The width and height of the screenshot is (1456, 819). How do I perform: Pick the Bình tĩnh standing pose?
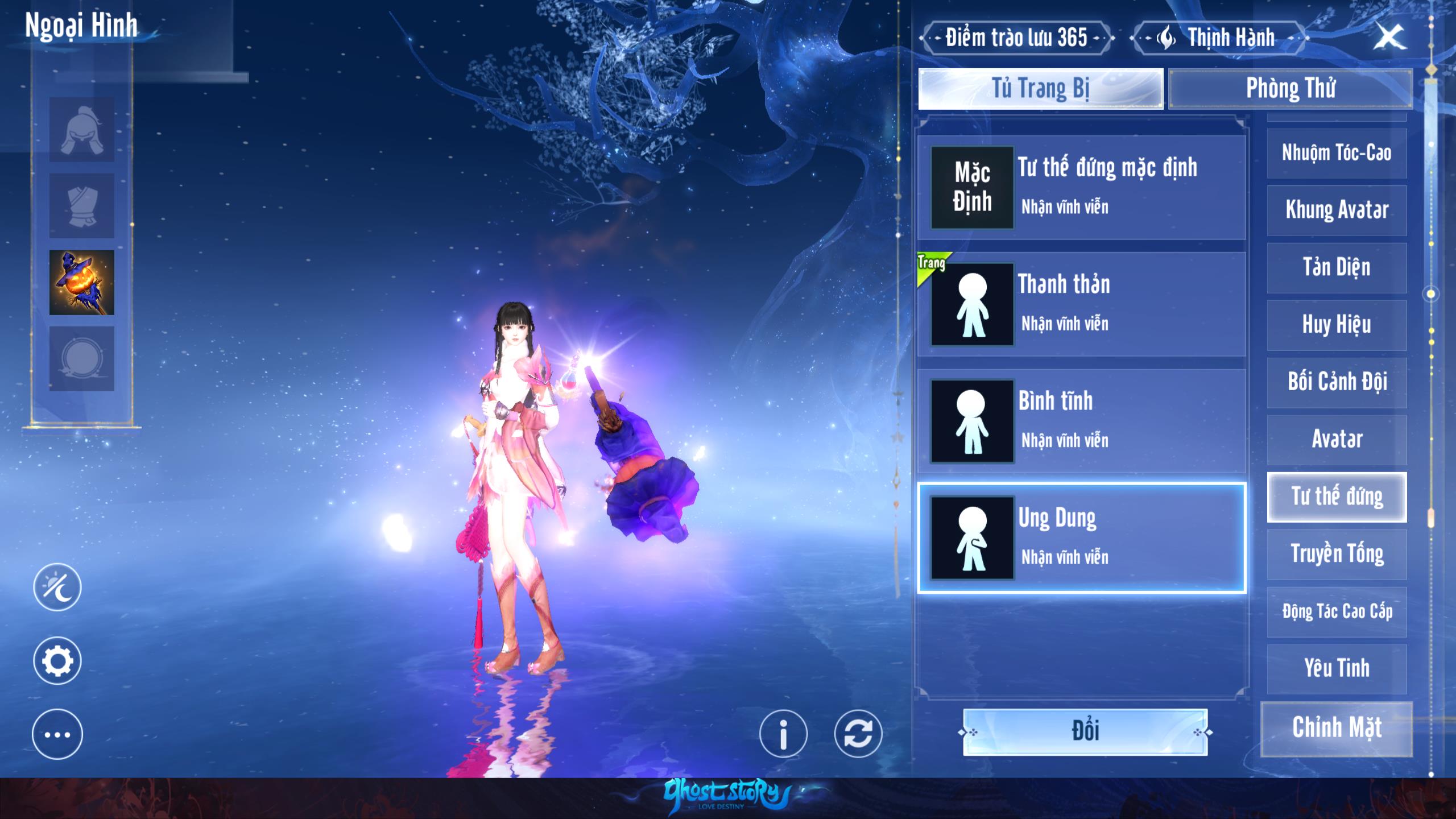1081,421
